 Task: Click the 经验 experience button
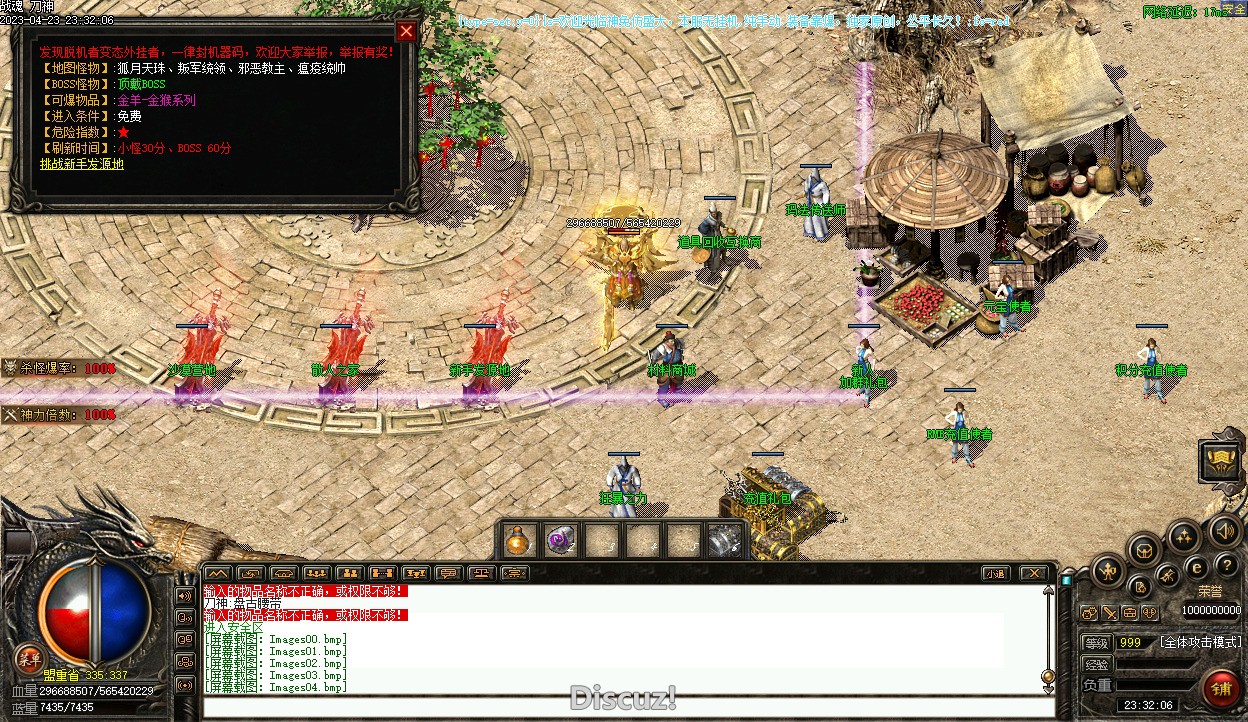[1097, 664]
